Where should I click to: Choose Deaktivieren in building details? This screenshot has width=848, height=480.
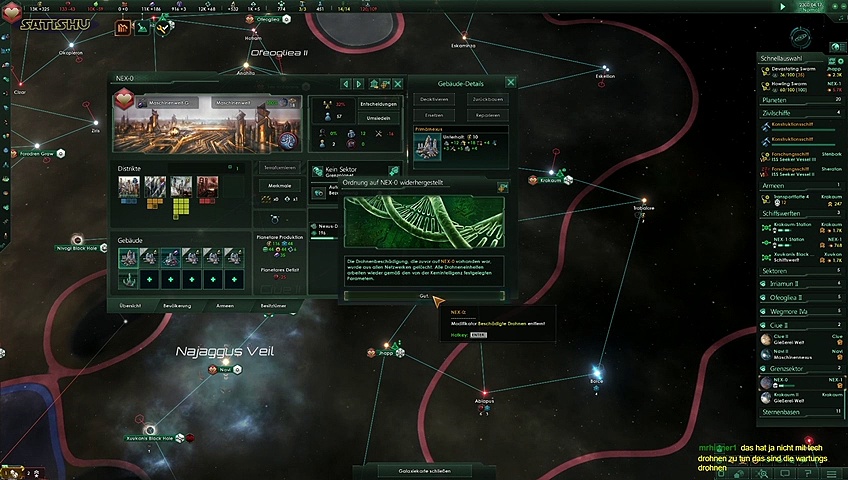(x=434, y=100)
